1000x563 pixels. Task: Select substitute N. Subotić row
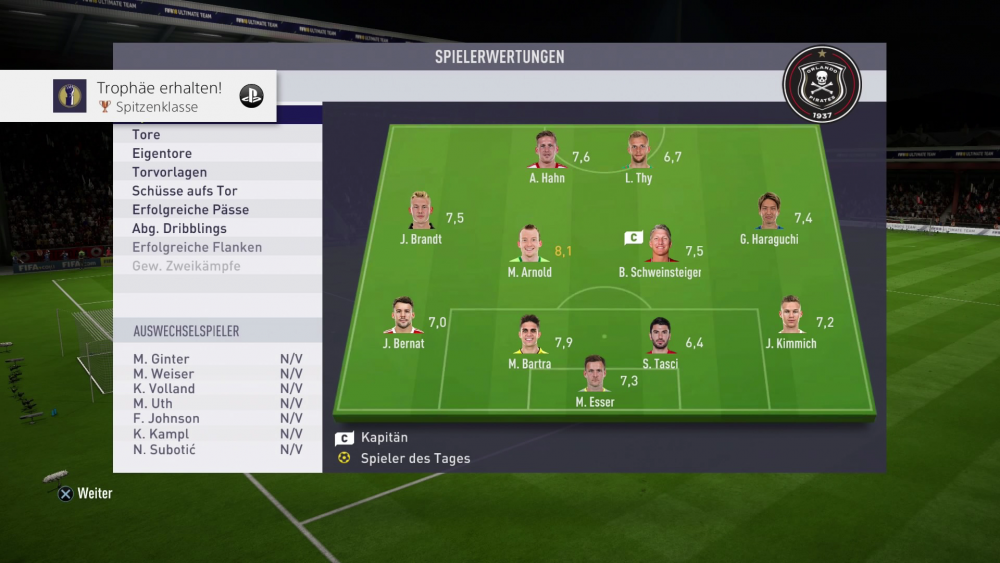coord(218,450)
